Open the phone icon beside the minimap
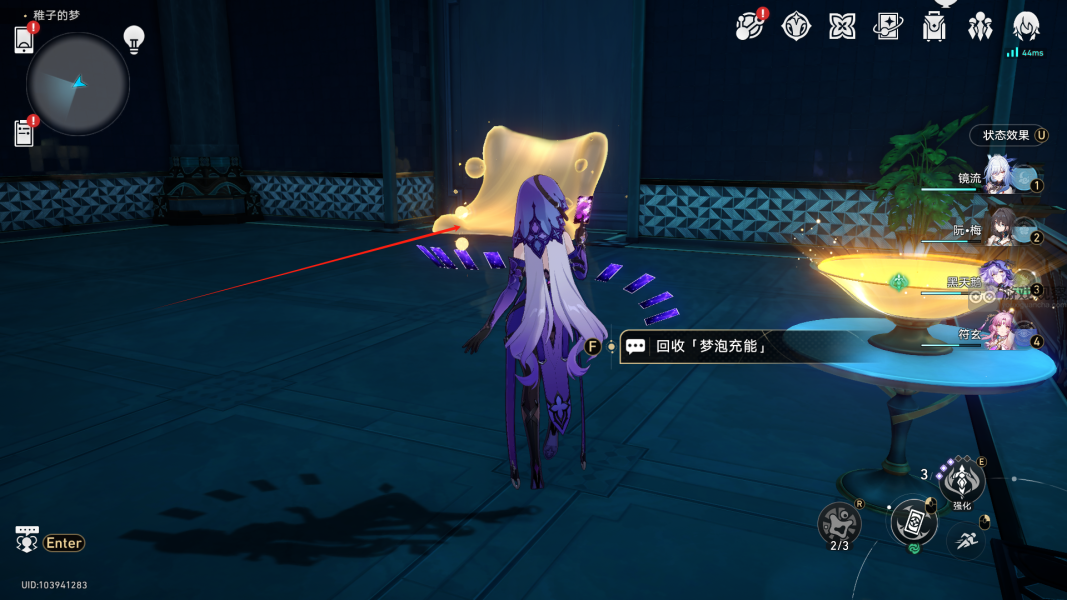1067x600 pixels. click(24, 40)
